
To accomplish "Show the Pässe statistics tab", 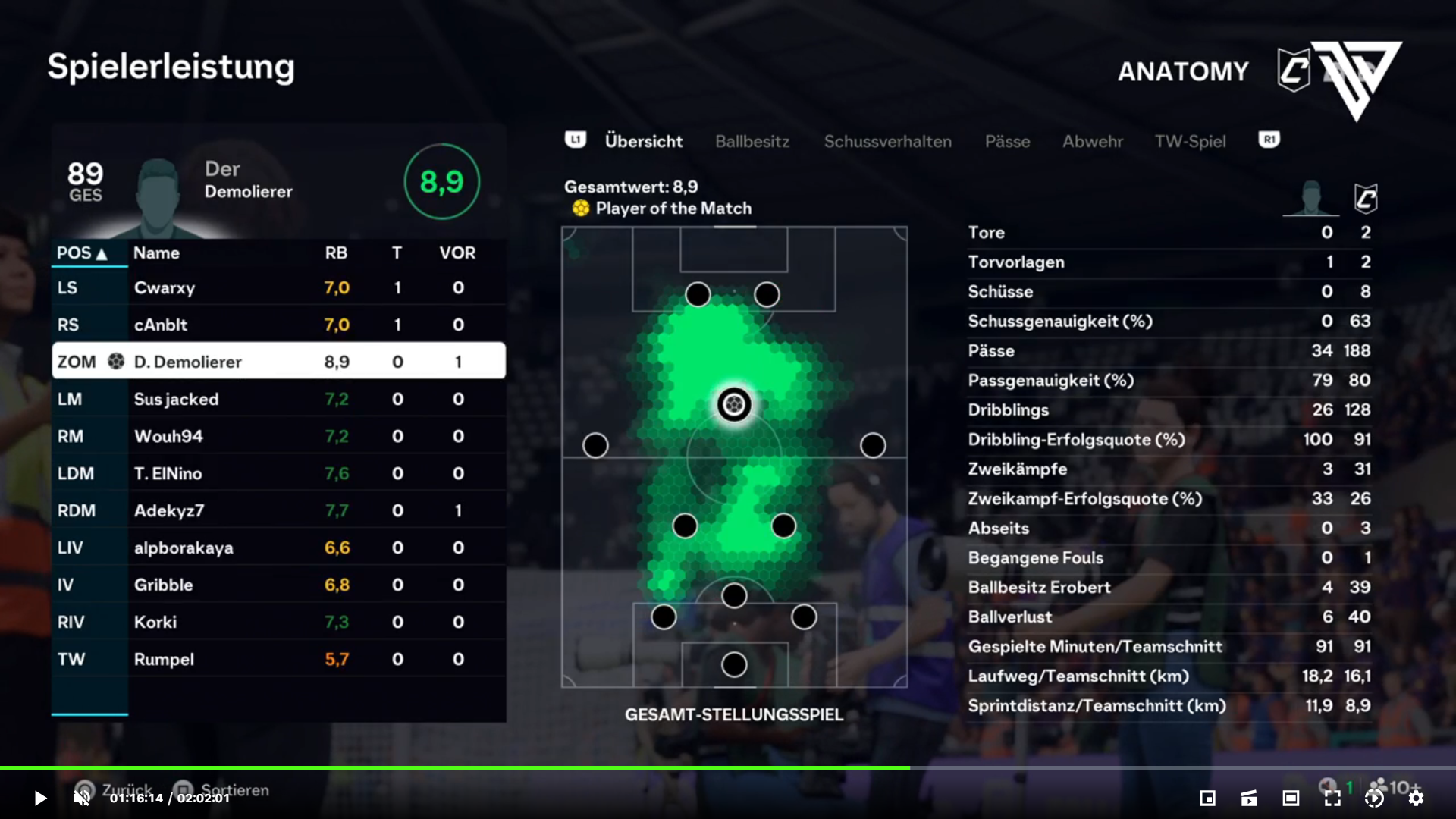I will point(1007,142).
